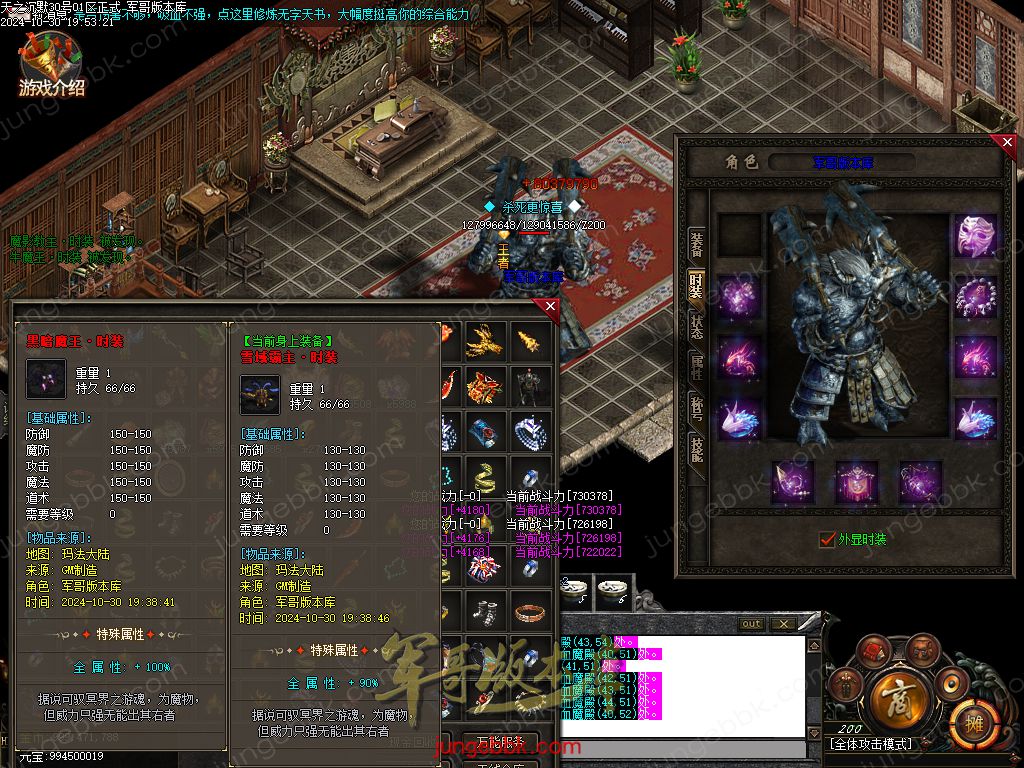The height and width of the screenshot is (768, 1024).
Task: Open the 技能 skills tab
Action: pyautogui.click(x=696, y=451)
